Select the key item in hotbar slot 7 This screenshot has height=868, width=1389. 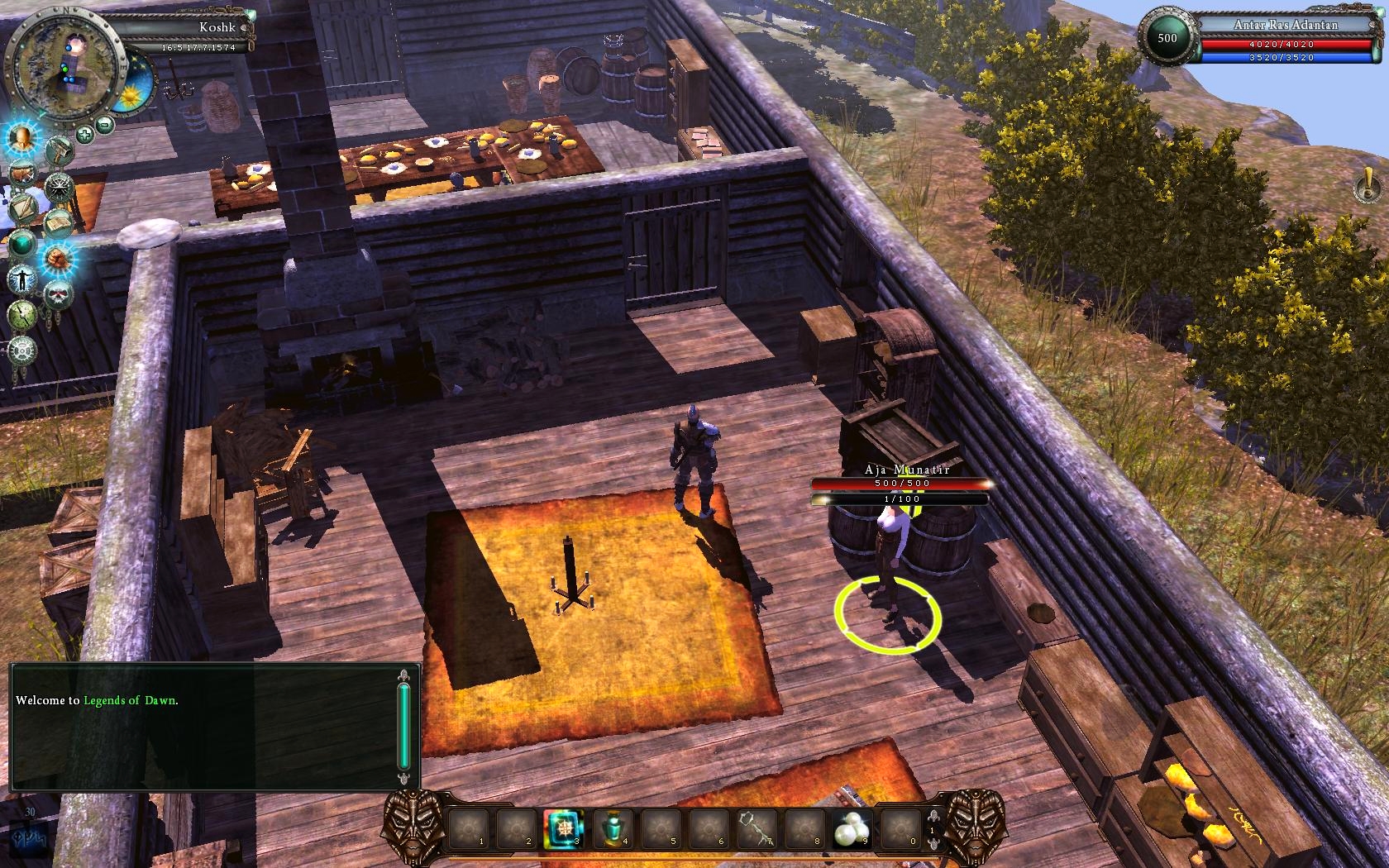[x=757, y=828]
